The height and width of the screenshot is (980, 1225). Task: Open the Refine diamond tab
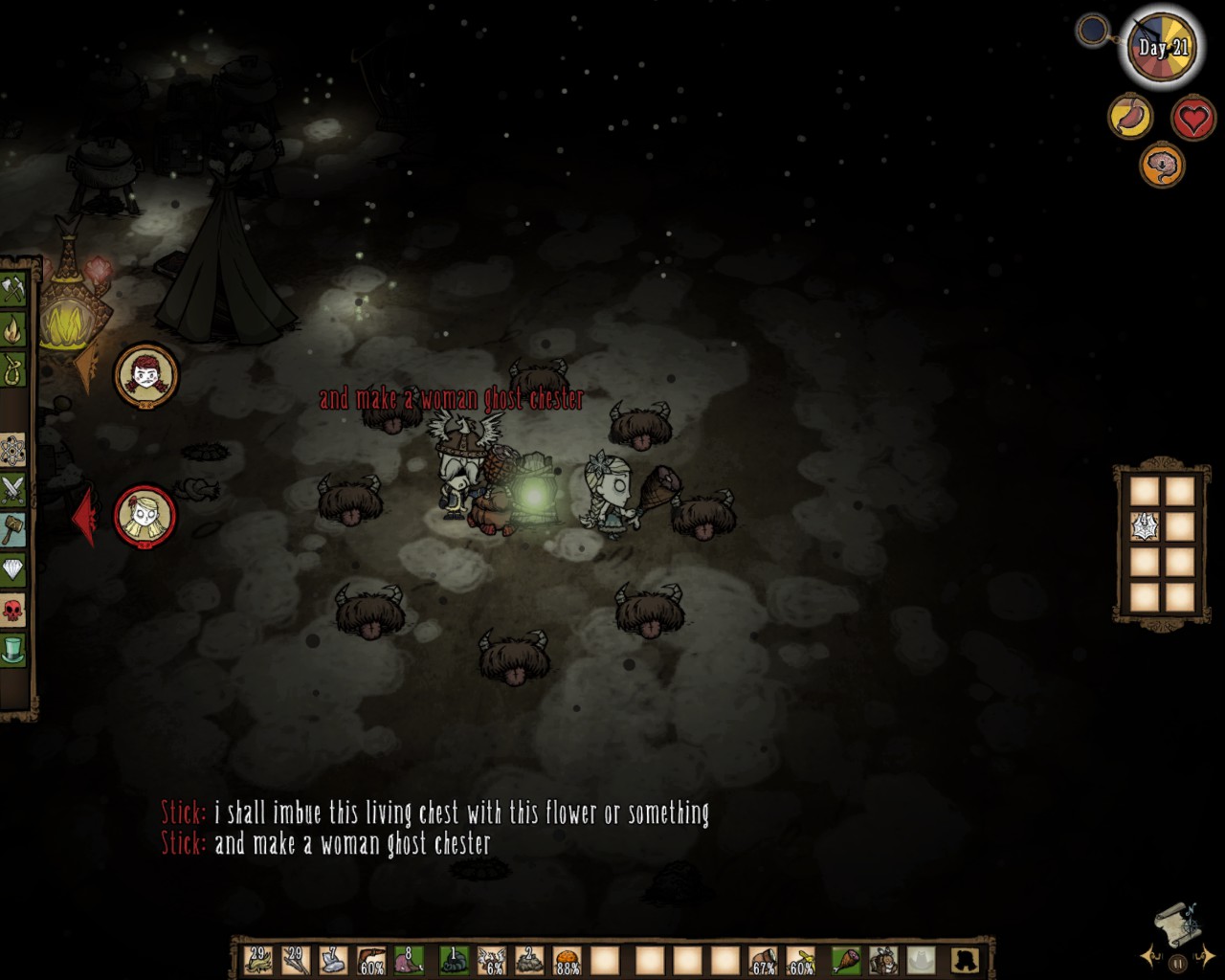pos(12,569)
